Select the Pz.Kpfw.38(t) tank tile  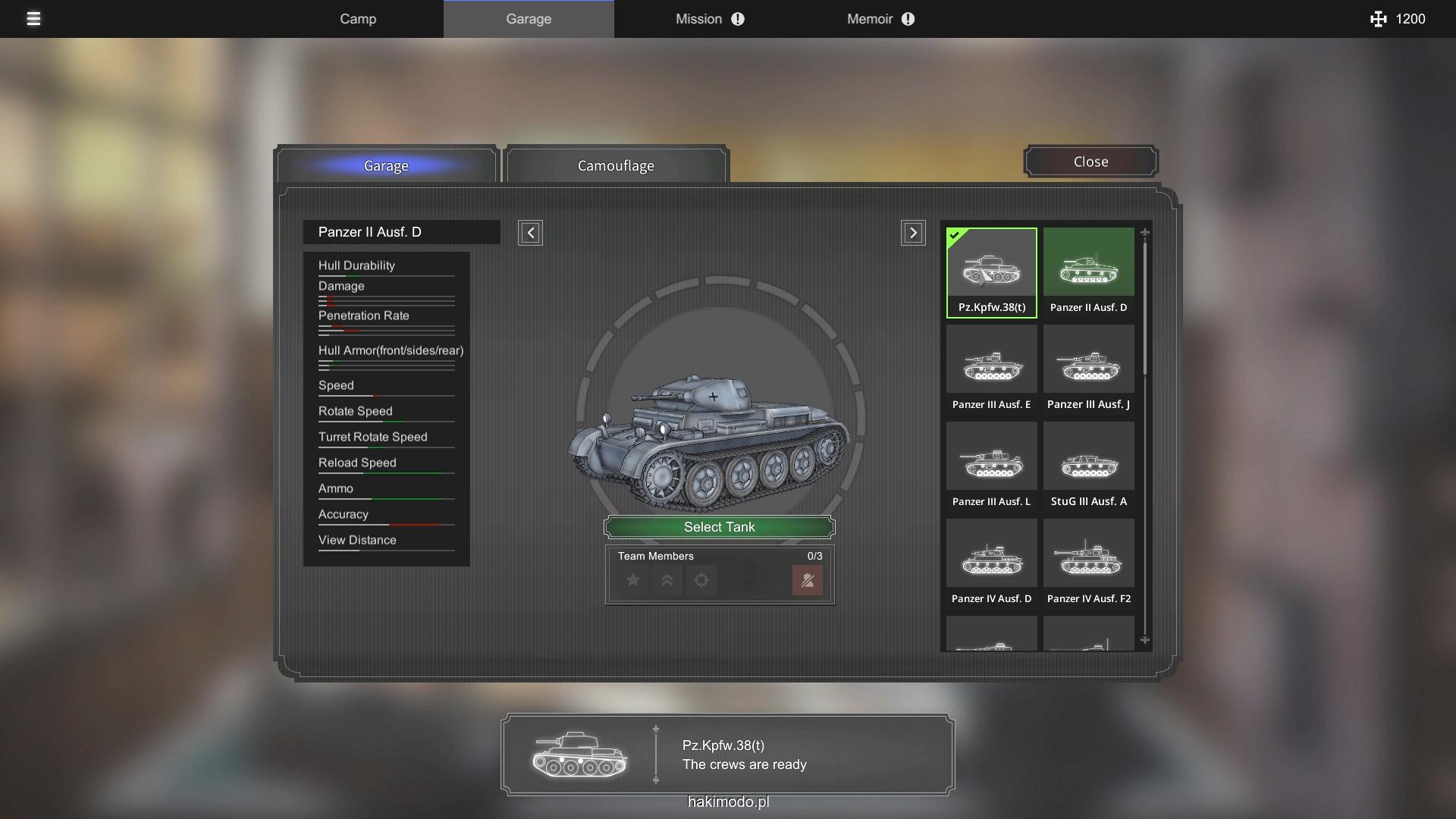[991, 272]
